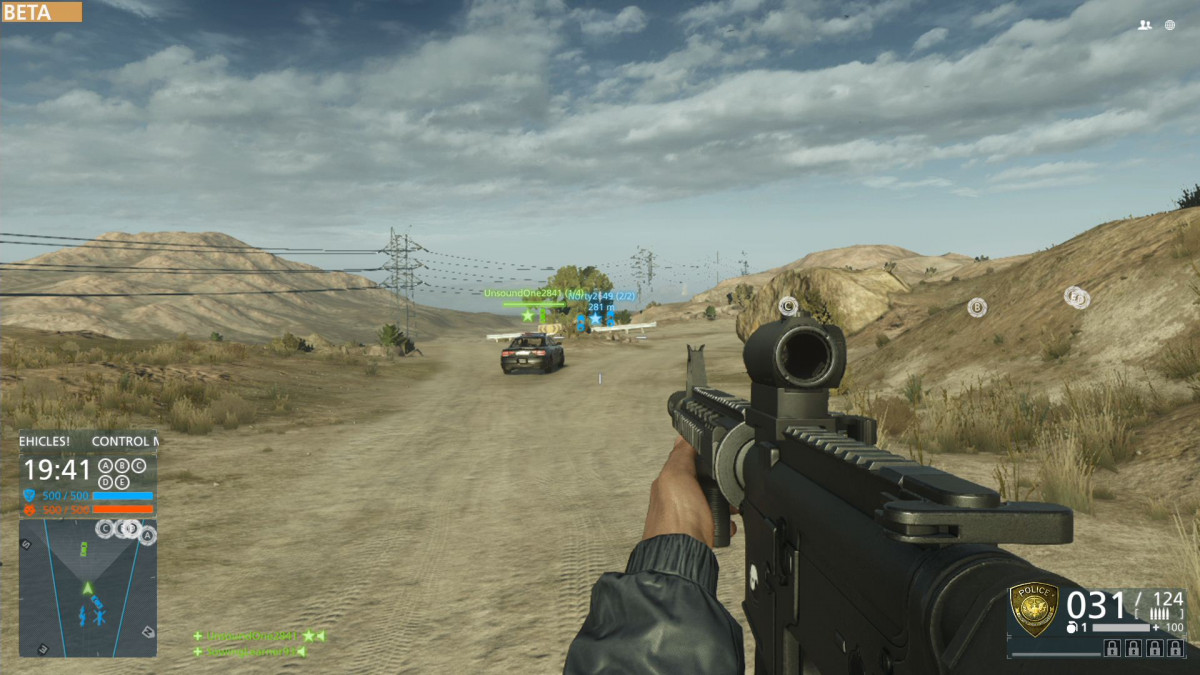This screenshot has width=1200, height=675.
Task: Click the orange BETA label
Action: pyautogui.click(x=41, y=12)
